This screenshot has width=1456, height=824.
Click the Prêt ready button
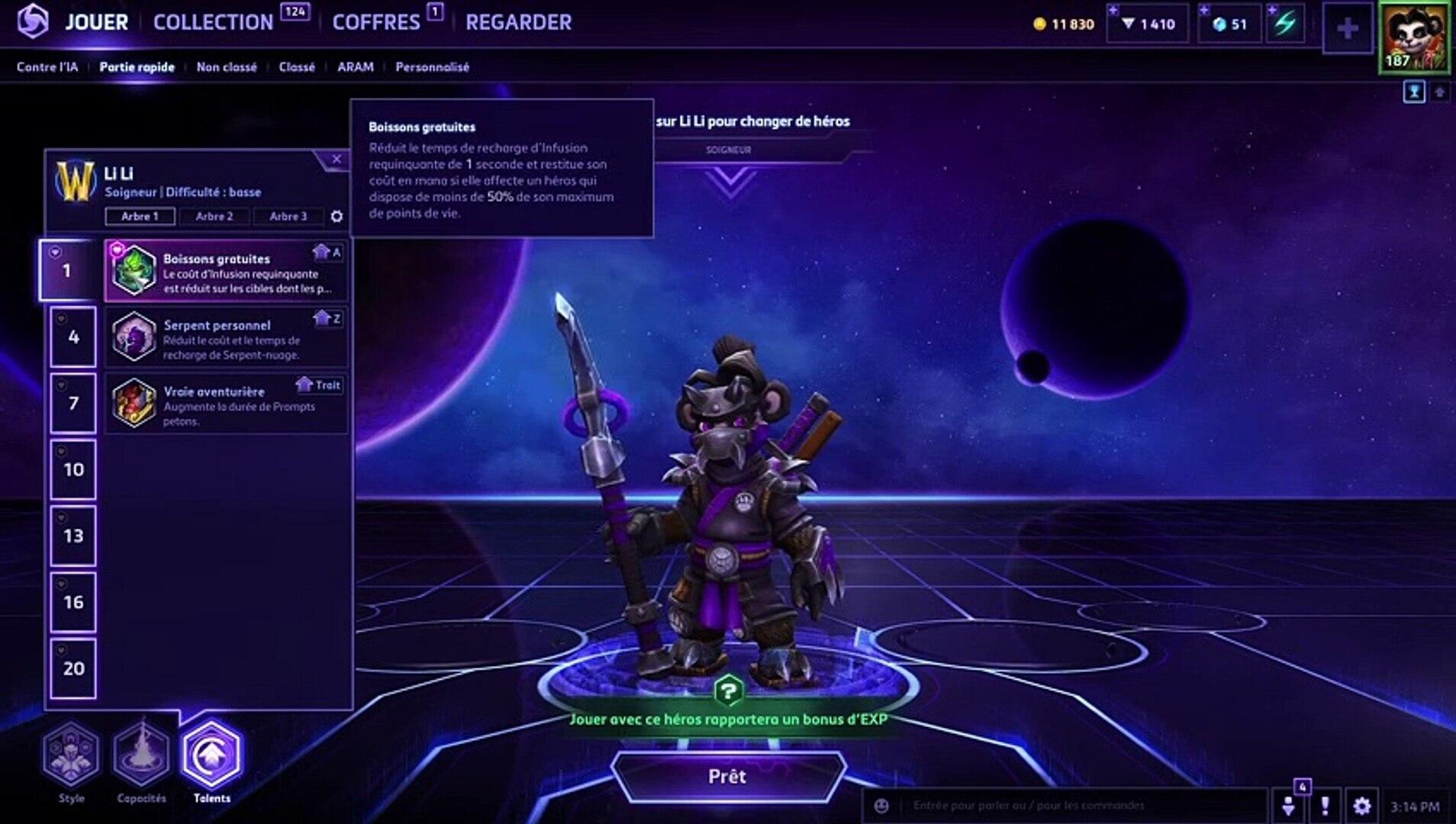(x=727, y=777)
